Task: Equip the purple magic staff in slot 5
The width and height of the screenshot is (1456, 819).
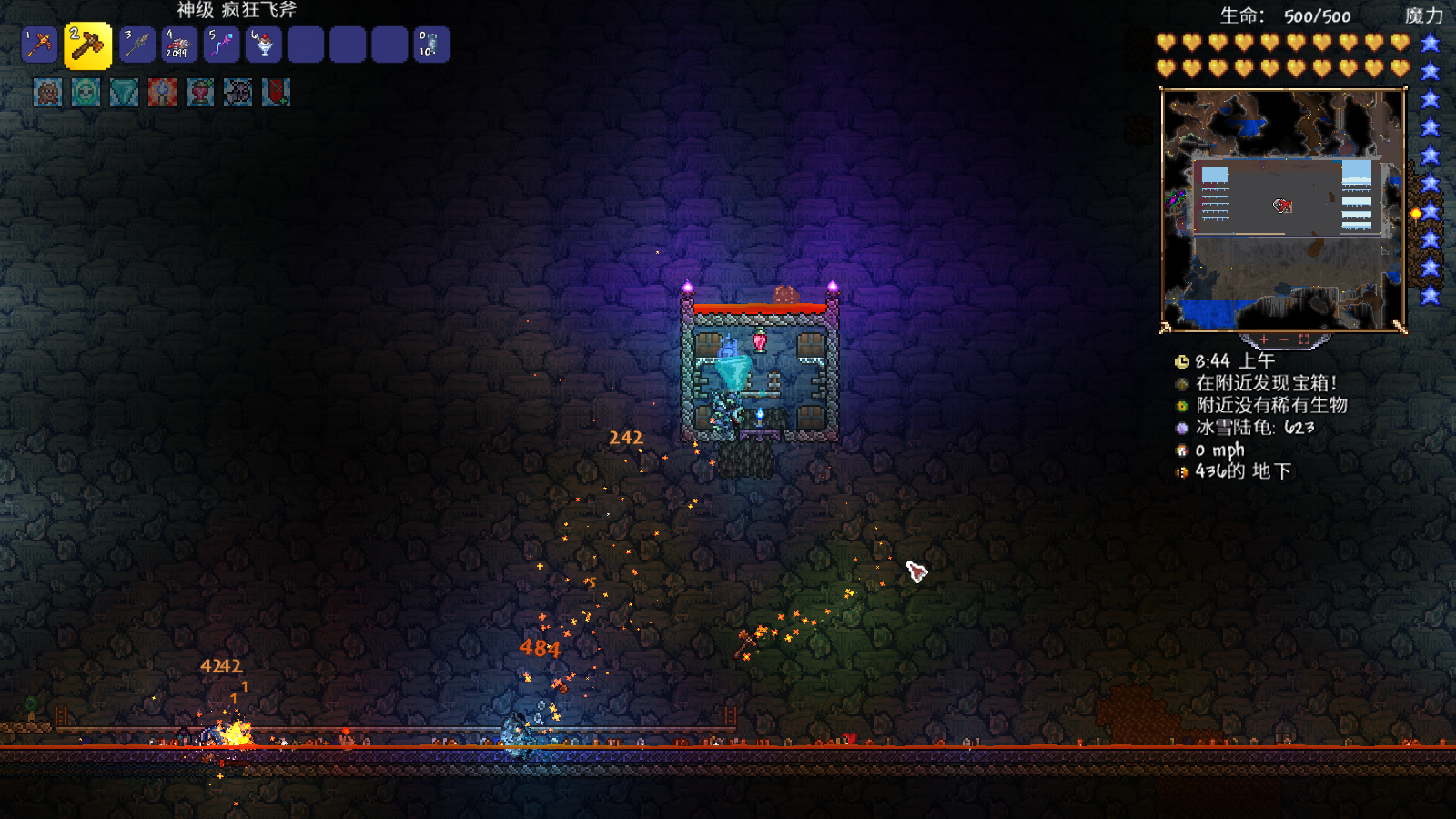Action: 221,45
